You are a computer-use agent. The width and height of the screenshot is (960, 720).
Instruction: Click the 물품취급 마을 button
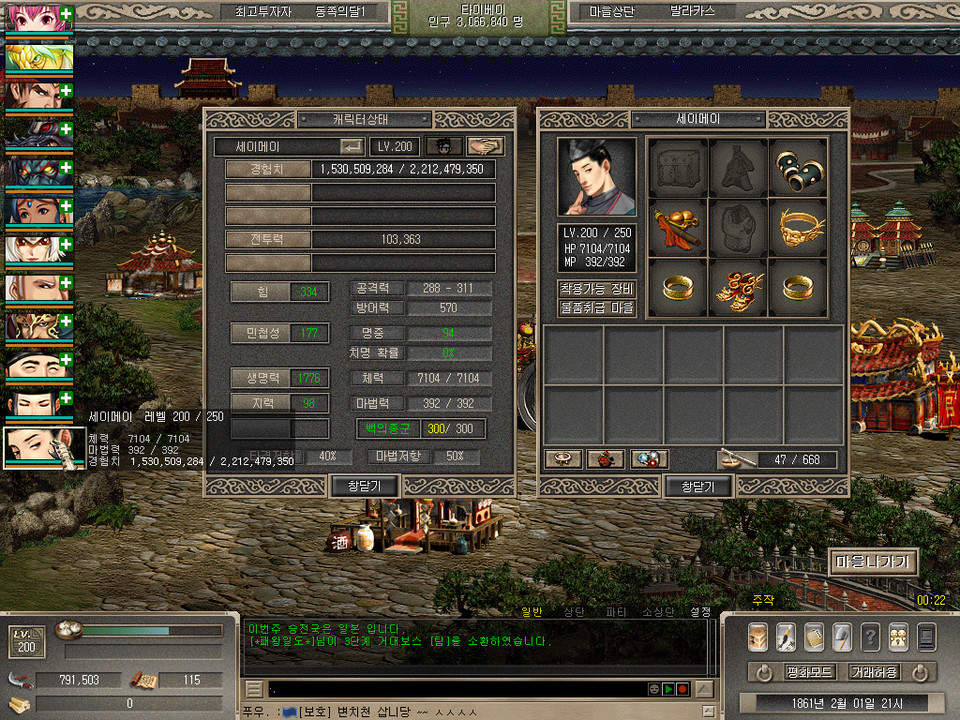(596, 308)
